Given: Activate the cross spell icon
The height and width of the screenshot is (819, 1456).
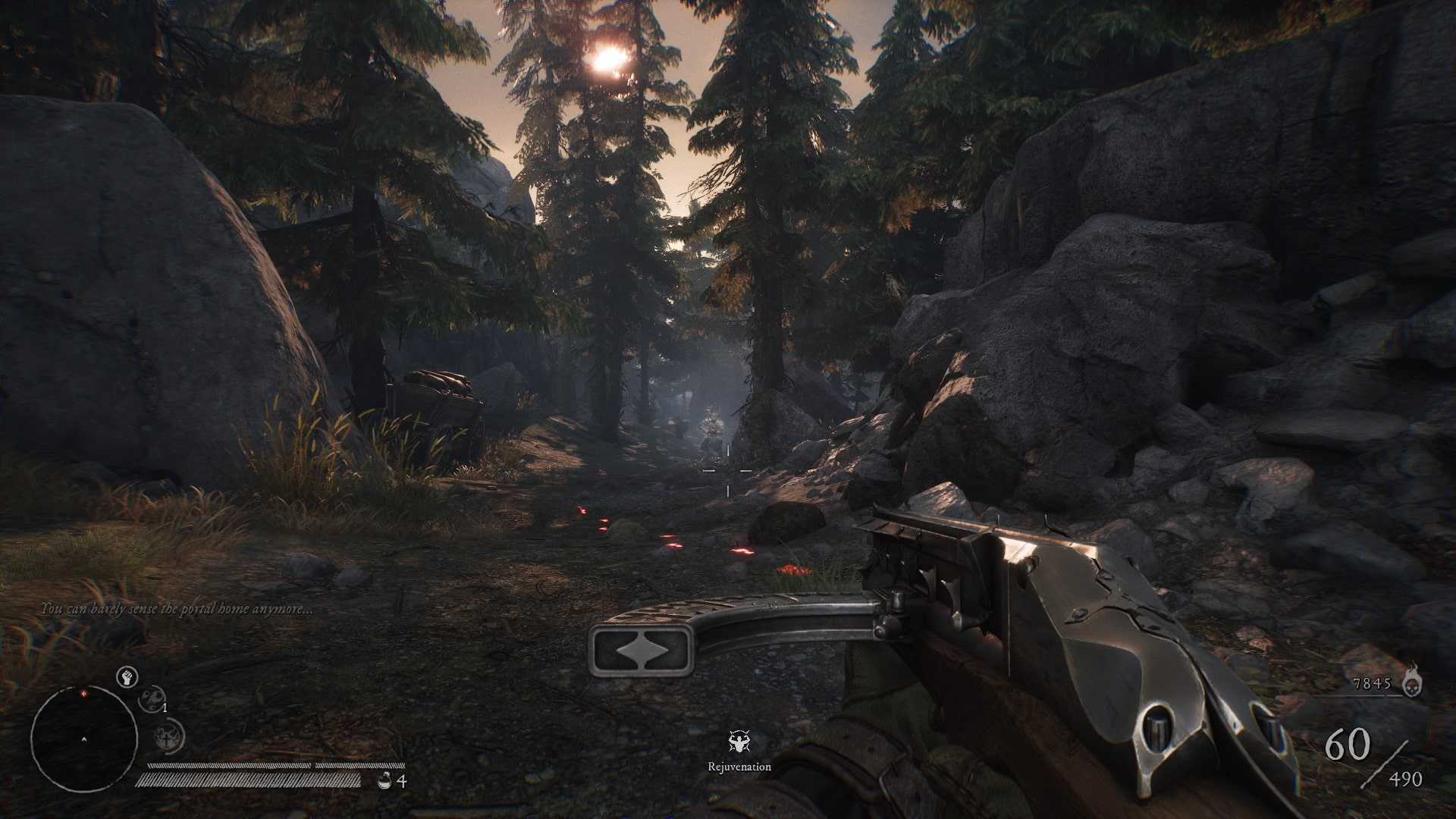Looking at the screenshot, I should (167, 734).
